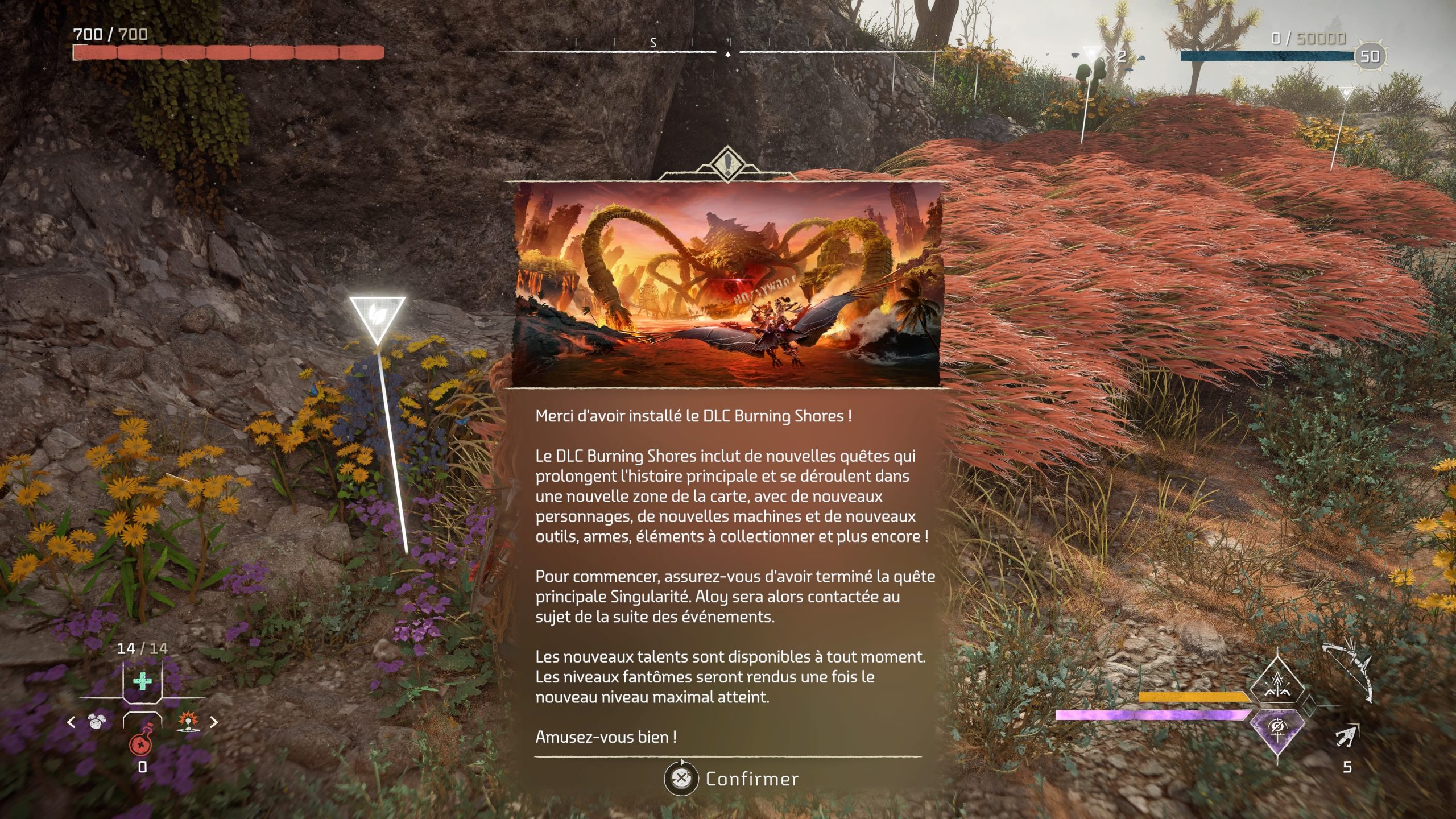Choose the white rocks tool icon
This screenshot has width=1456, height=819.
96,722
